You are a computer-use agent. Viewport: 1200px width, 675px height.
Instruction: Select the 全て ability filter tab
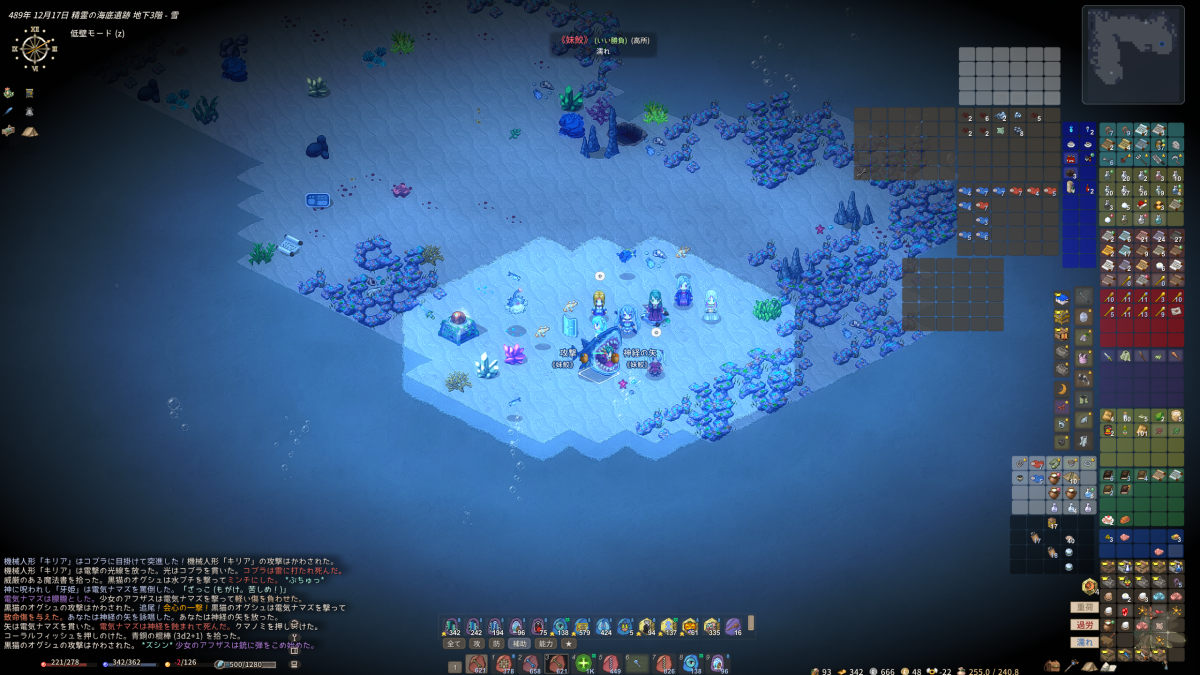coord(452,644)
